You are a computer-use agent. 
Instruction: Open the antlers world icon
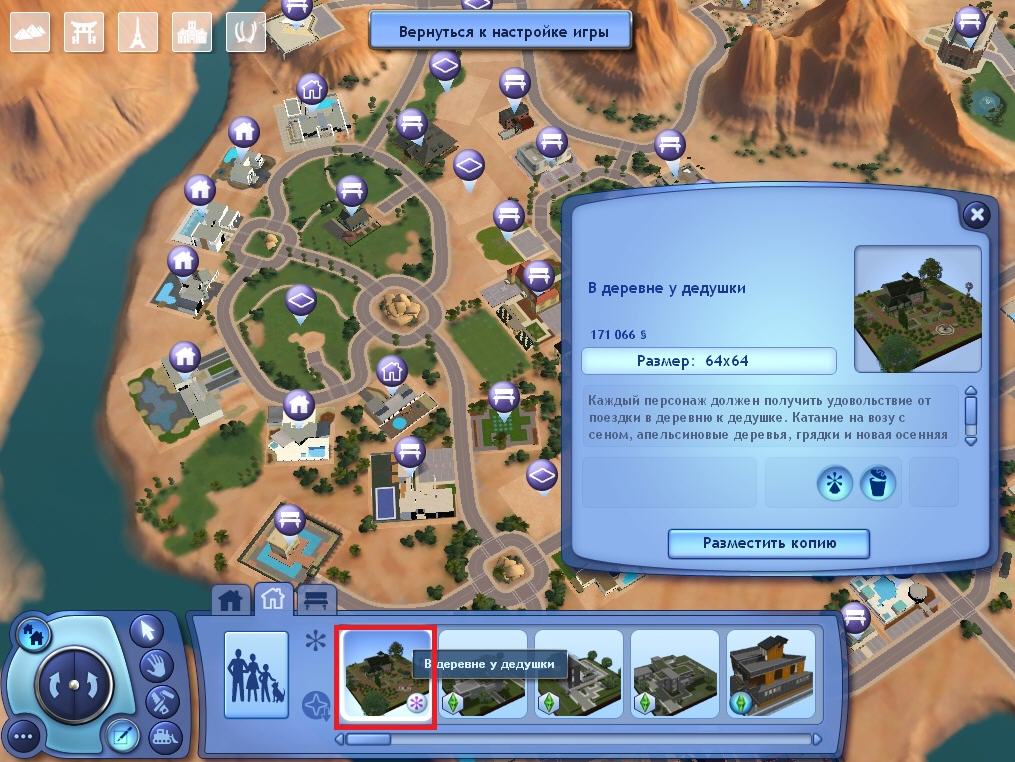(246, 32)
